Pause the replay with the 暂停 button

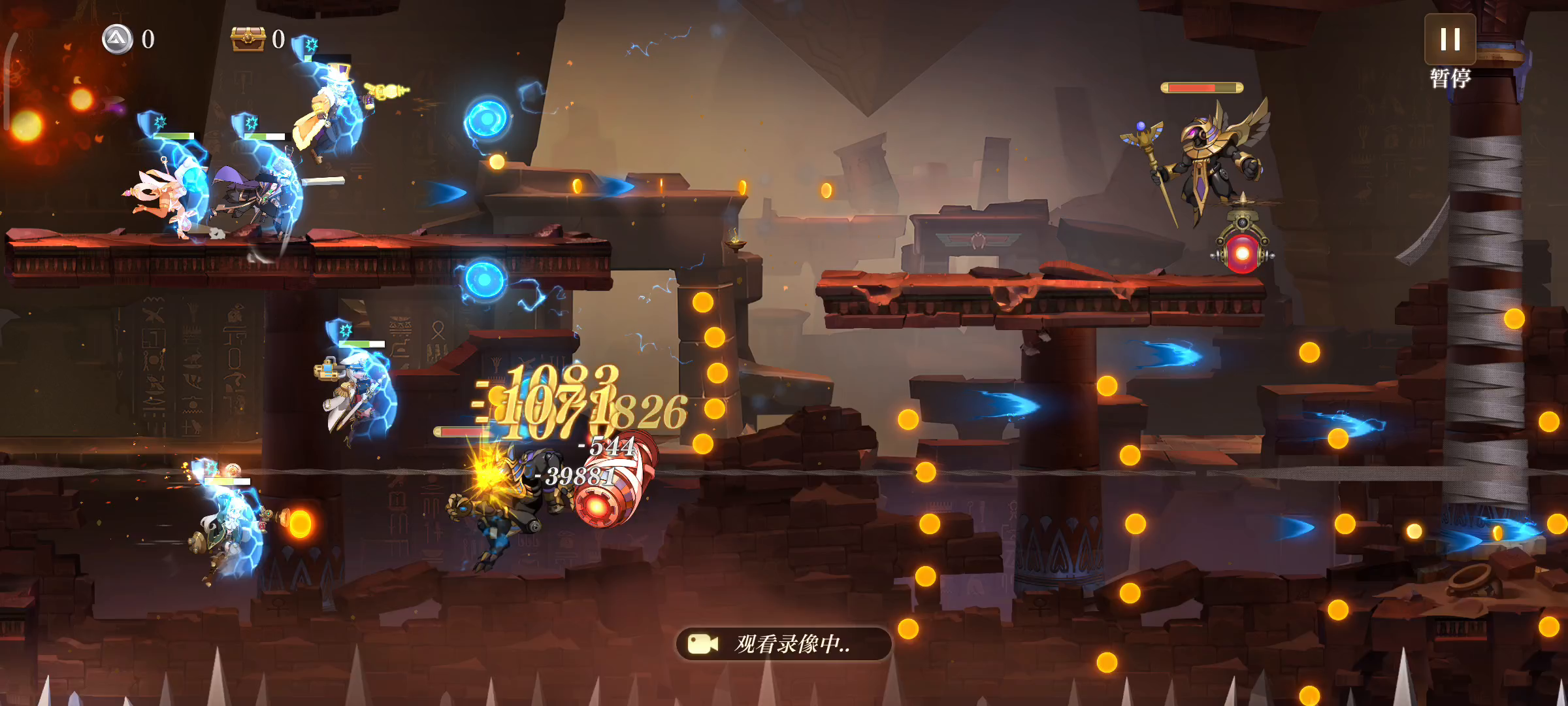click(1450, 41)
